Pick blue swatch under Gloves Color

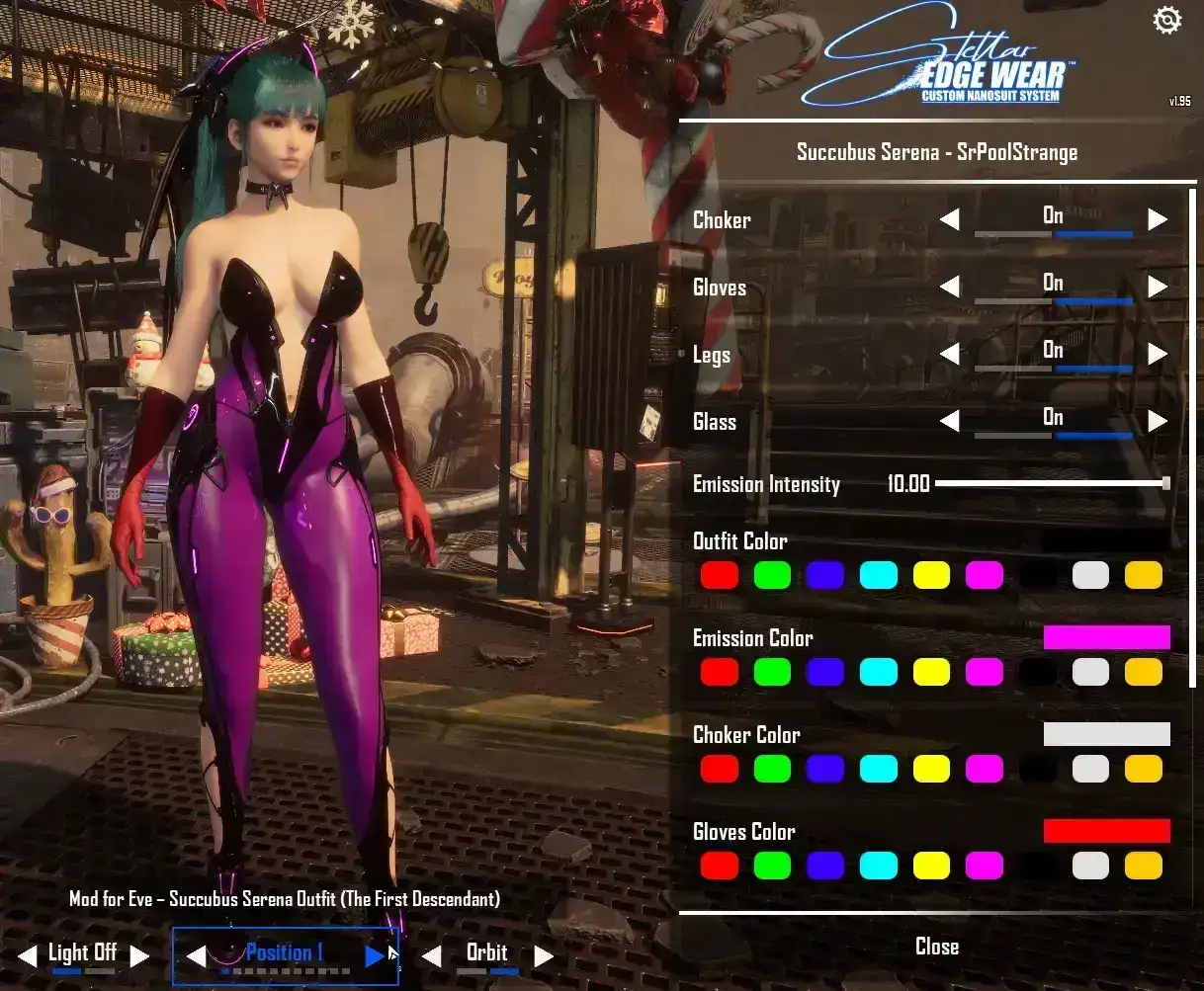(825, 866)
